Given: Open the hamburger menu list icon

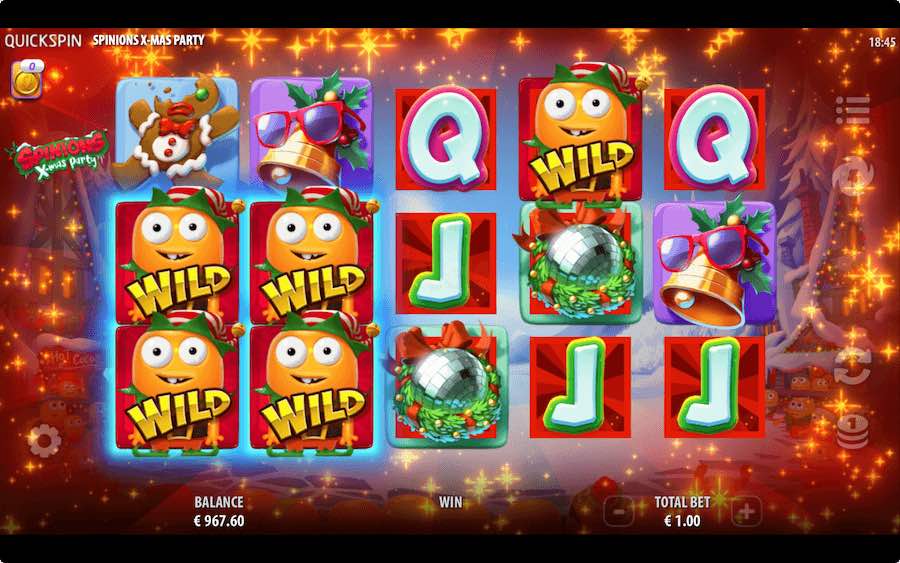Looking at the screenshot, I should tap(852, 110).
